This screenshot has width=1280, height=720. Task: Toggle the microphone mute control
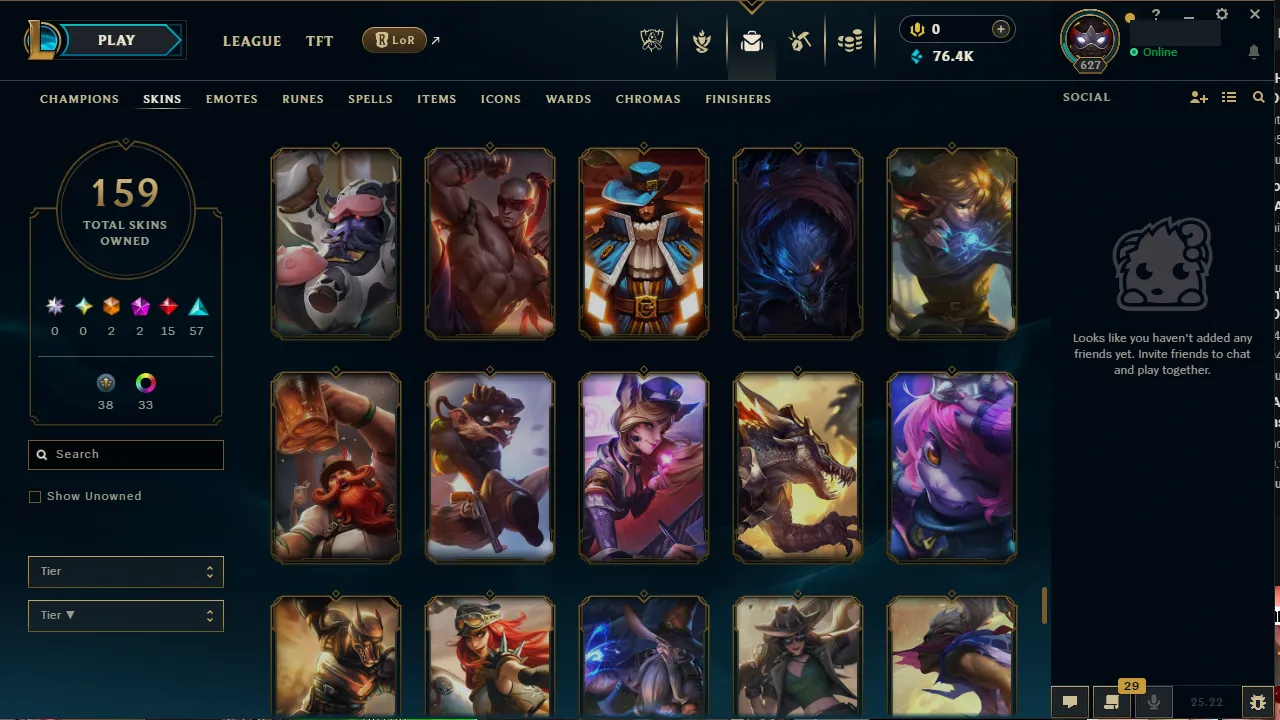[x=1153, y=701]
